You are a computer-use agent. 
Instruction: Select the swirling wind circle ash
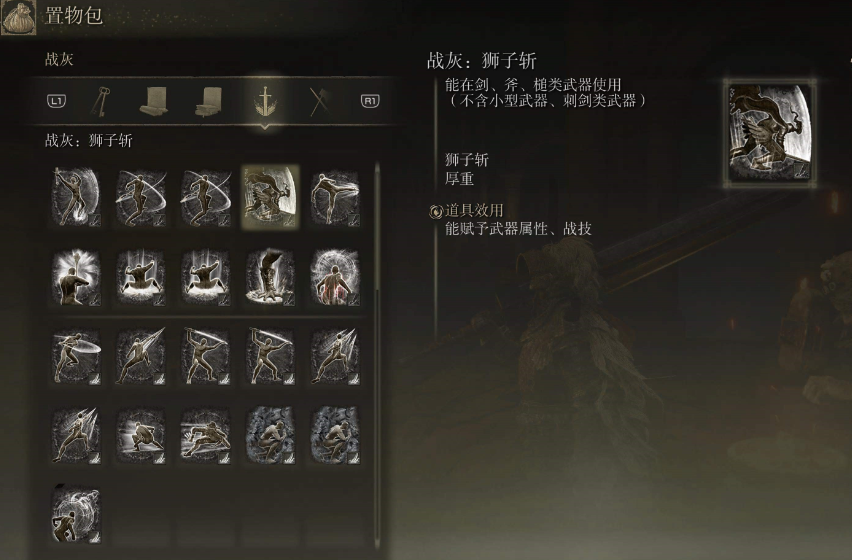pyautogui.click(x=77, y=513)
